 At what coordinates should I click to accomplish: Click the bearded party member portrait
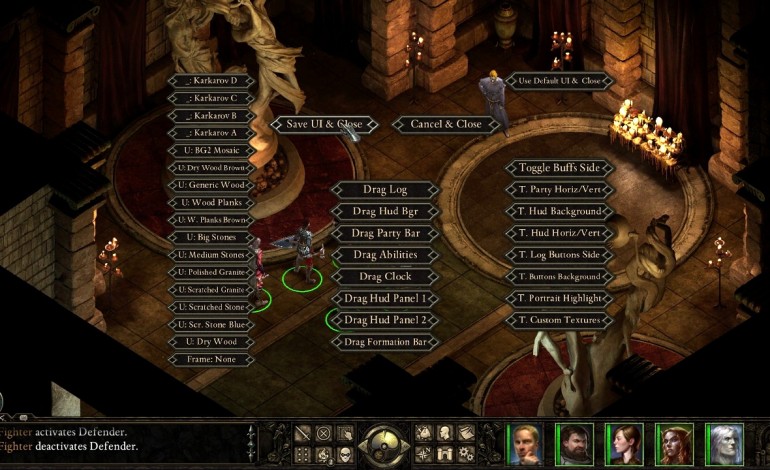point(574,443)
